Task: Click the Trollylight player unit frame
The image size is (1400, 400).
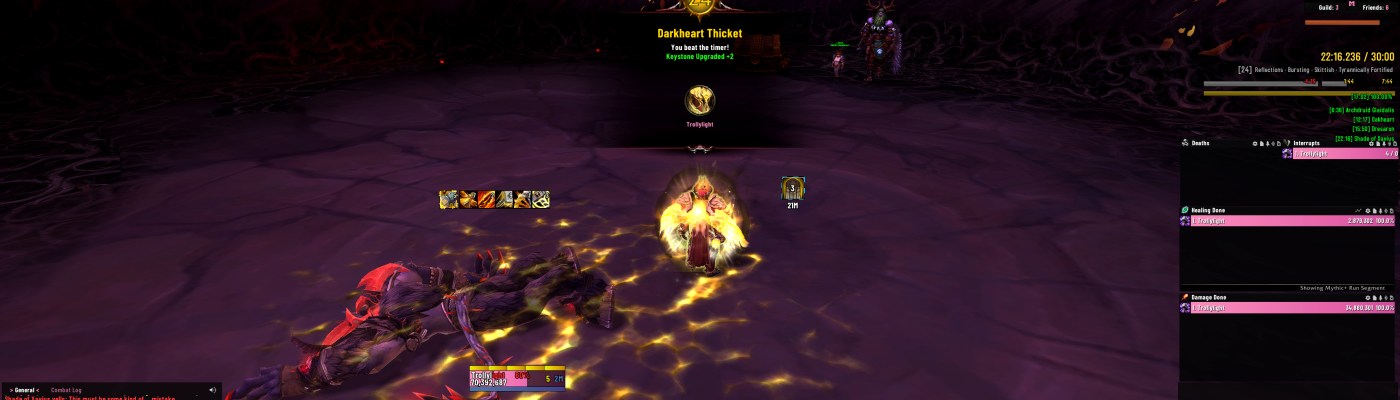Action: pyautogui.click(x=517, y=377)
